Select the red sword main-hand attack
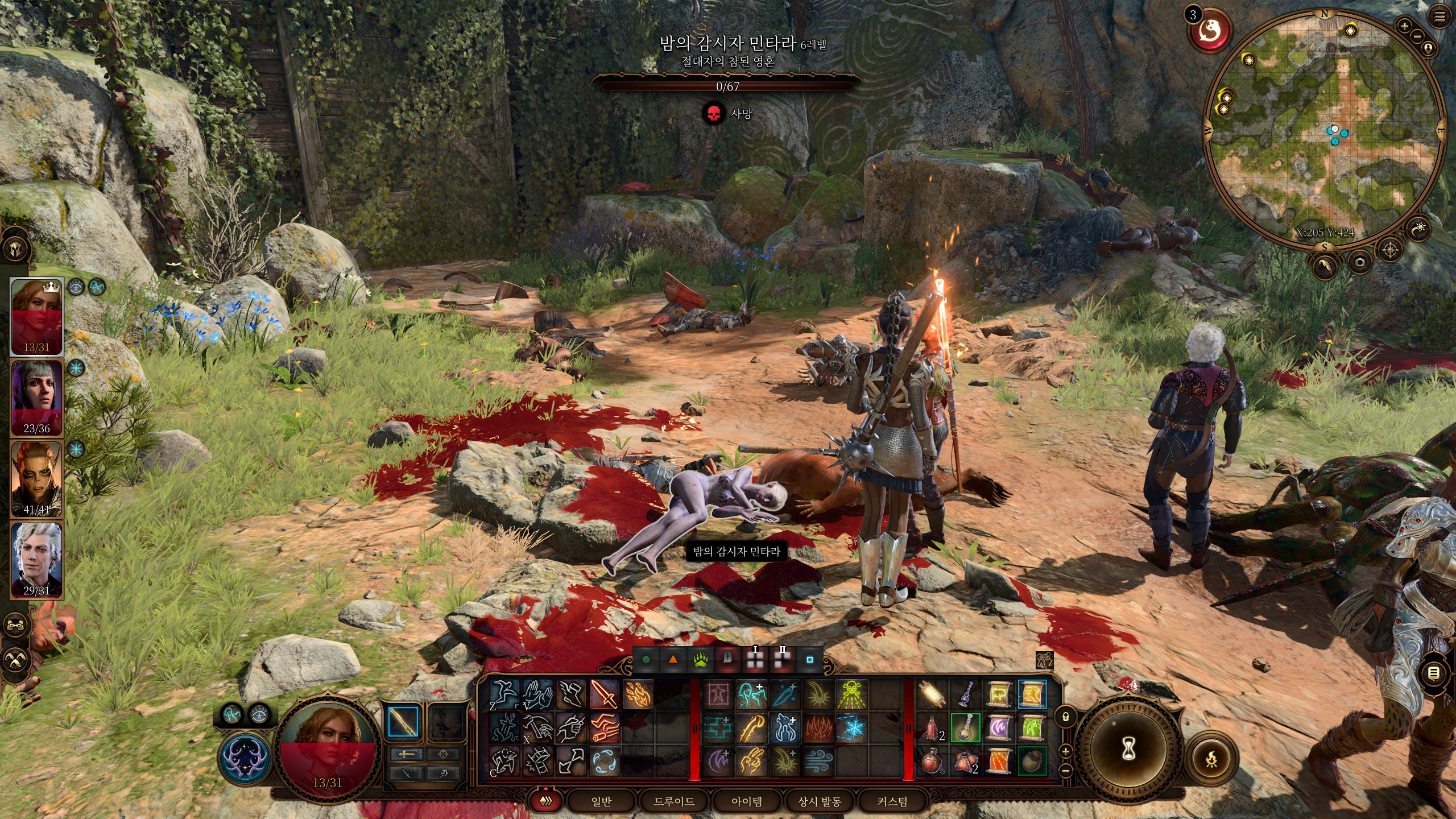This screenshot has height=819, width=1456. click(604, 694)
